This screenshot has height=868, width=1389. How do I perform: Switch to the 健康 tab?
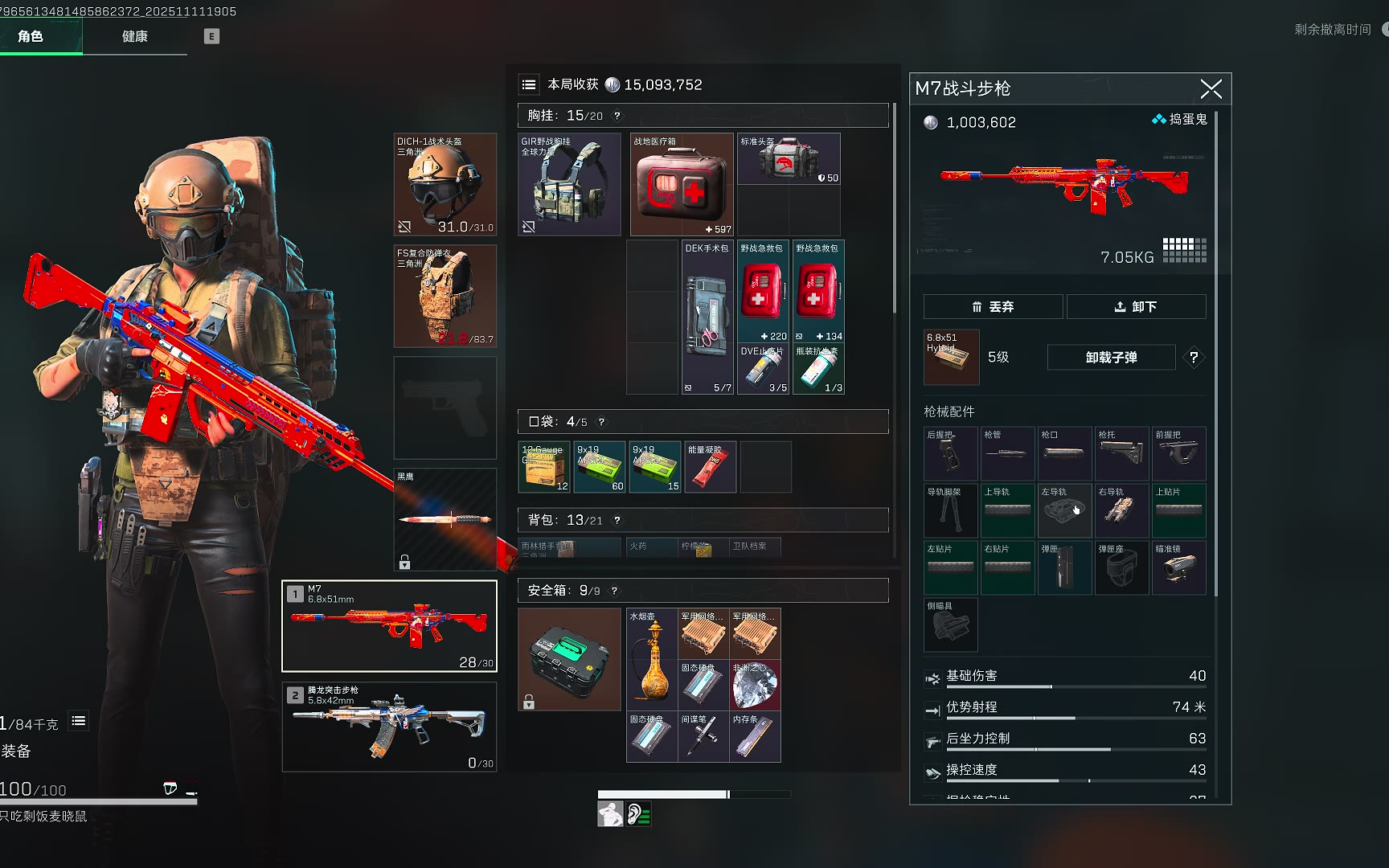[x=134, y=37]
